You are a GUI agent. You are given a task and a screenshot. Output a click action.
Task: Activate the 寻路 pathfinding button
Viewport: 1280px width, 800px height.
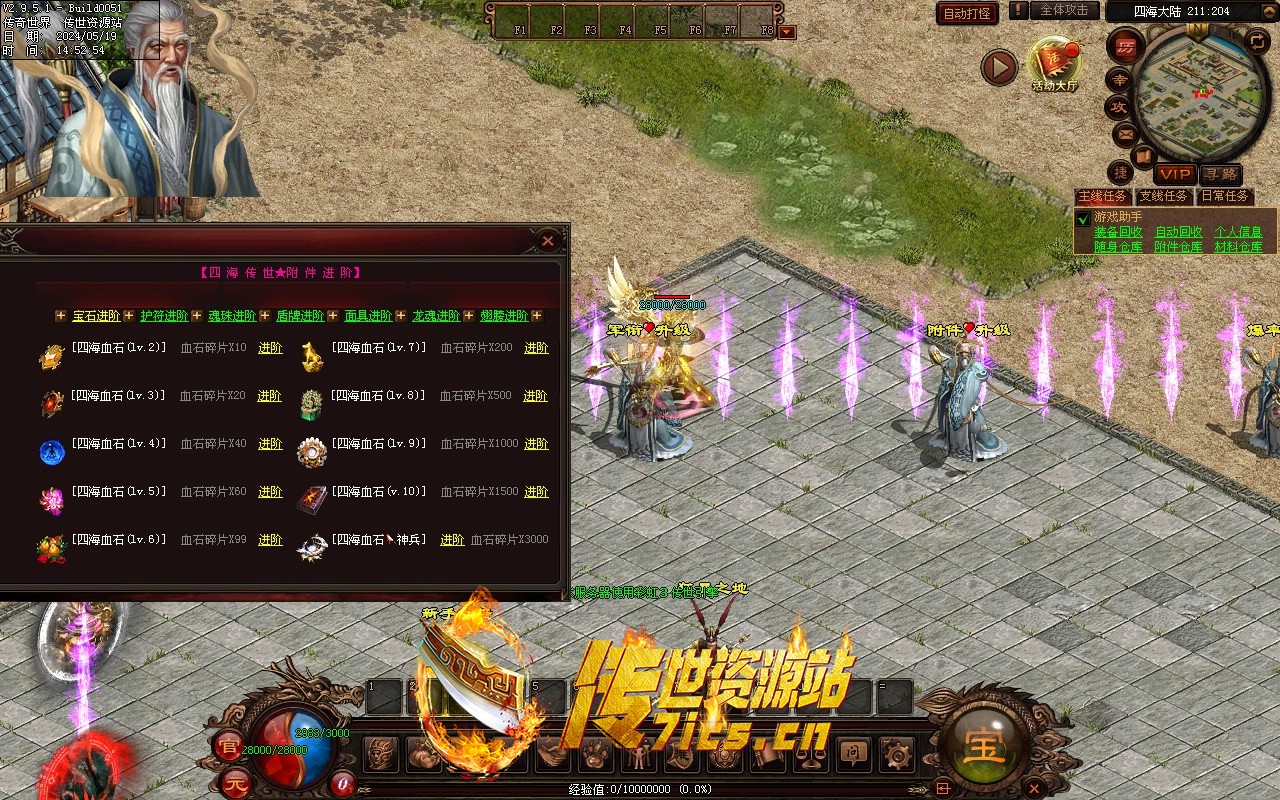(x=1220, y=174)
